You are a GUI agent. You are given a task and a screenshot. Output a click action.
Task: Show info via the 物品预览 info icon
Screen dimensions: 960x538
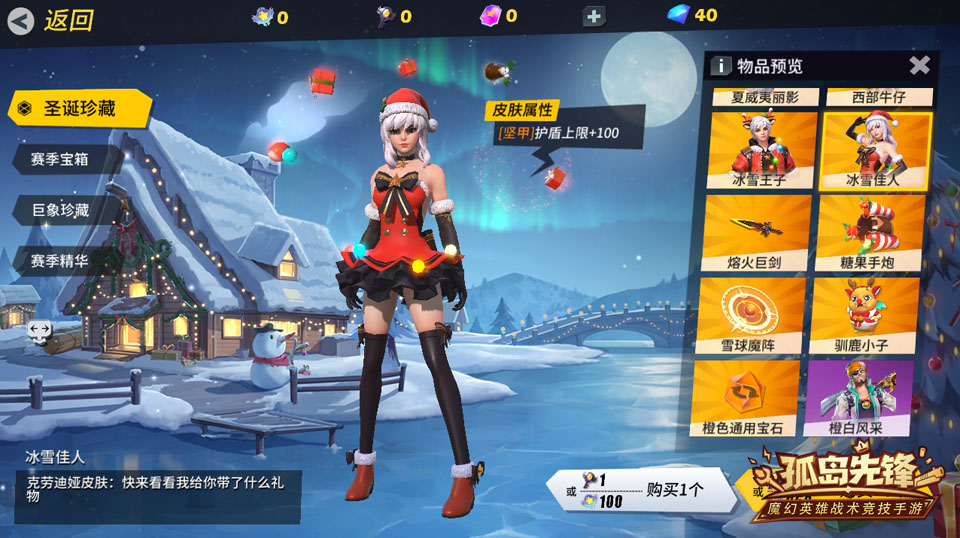[x=720, y=67]
